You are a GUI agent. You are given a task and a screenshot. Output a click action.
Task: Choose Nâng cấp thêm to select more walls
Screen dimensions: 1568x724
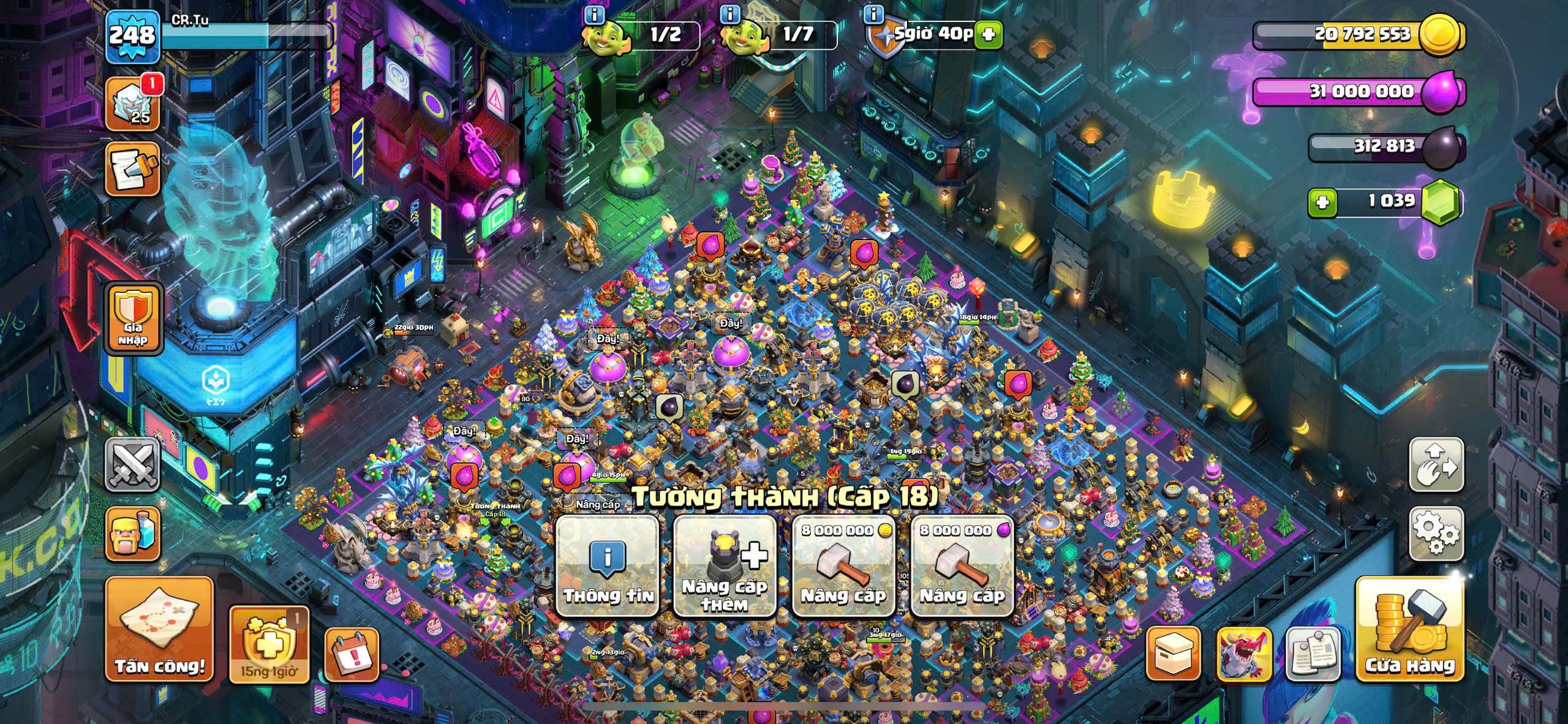coord(725,566)
